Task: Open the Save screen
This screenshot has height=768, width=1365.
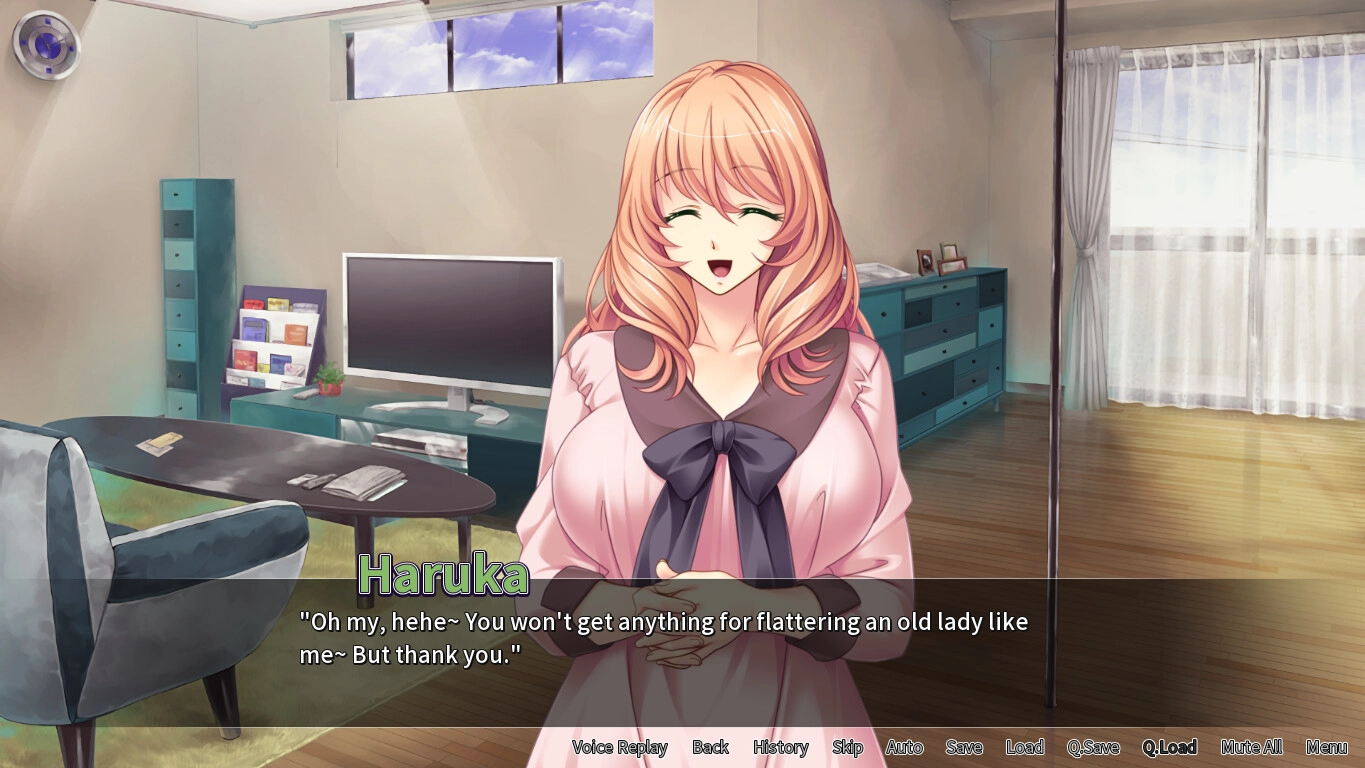Action: [x=964, y=747]
